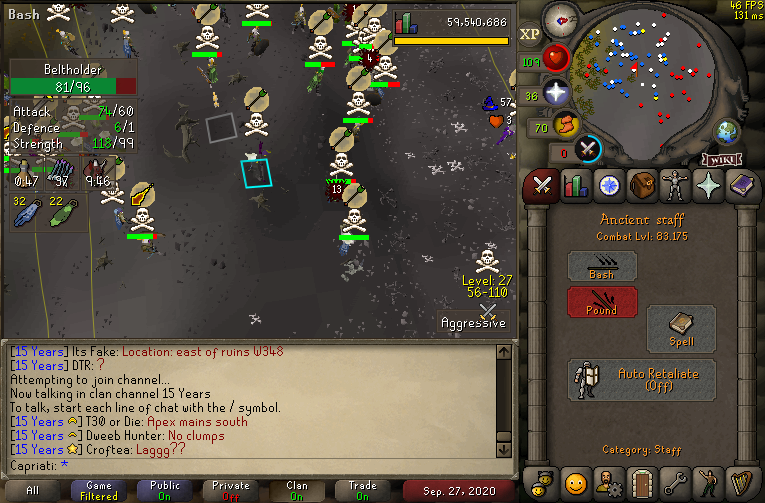The width and height of the screenshot is (765, 503).
Task: Open the Music harp tab
Action: [x=742, y=481]
